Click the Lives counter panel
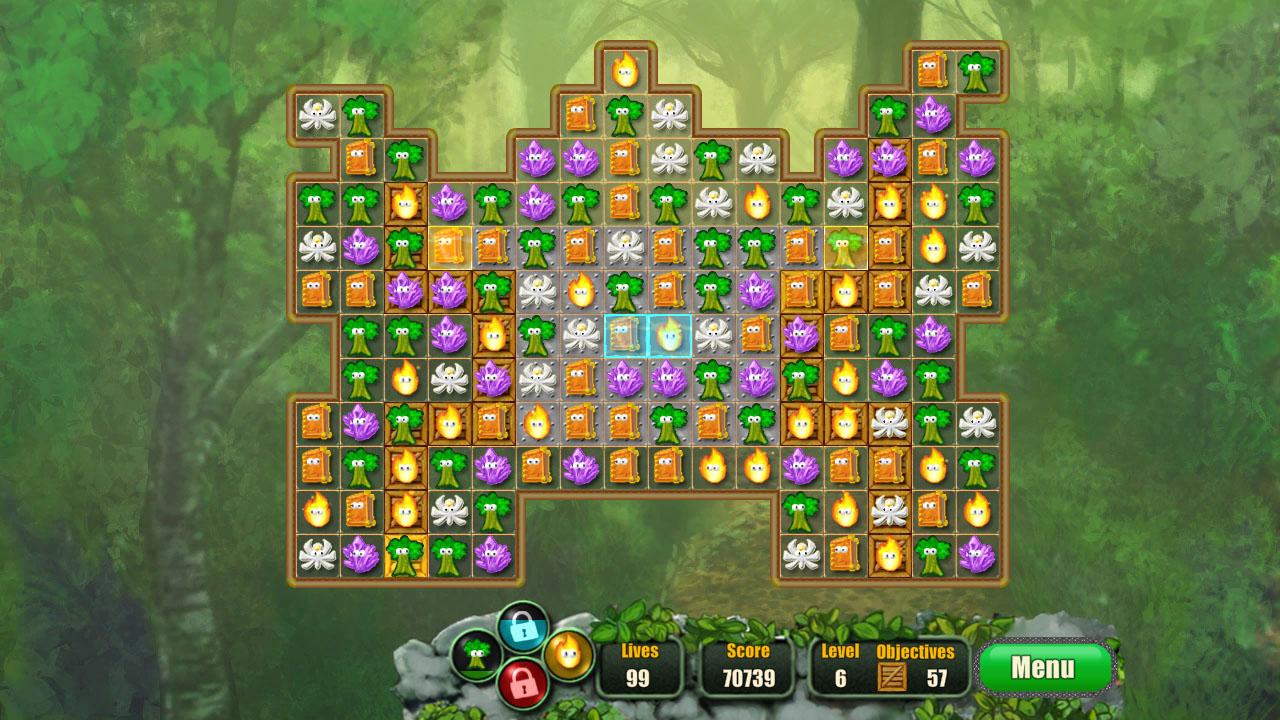The width and height of the screenshot is (1280, 720). (x=641, y=666)
